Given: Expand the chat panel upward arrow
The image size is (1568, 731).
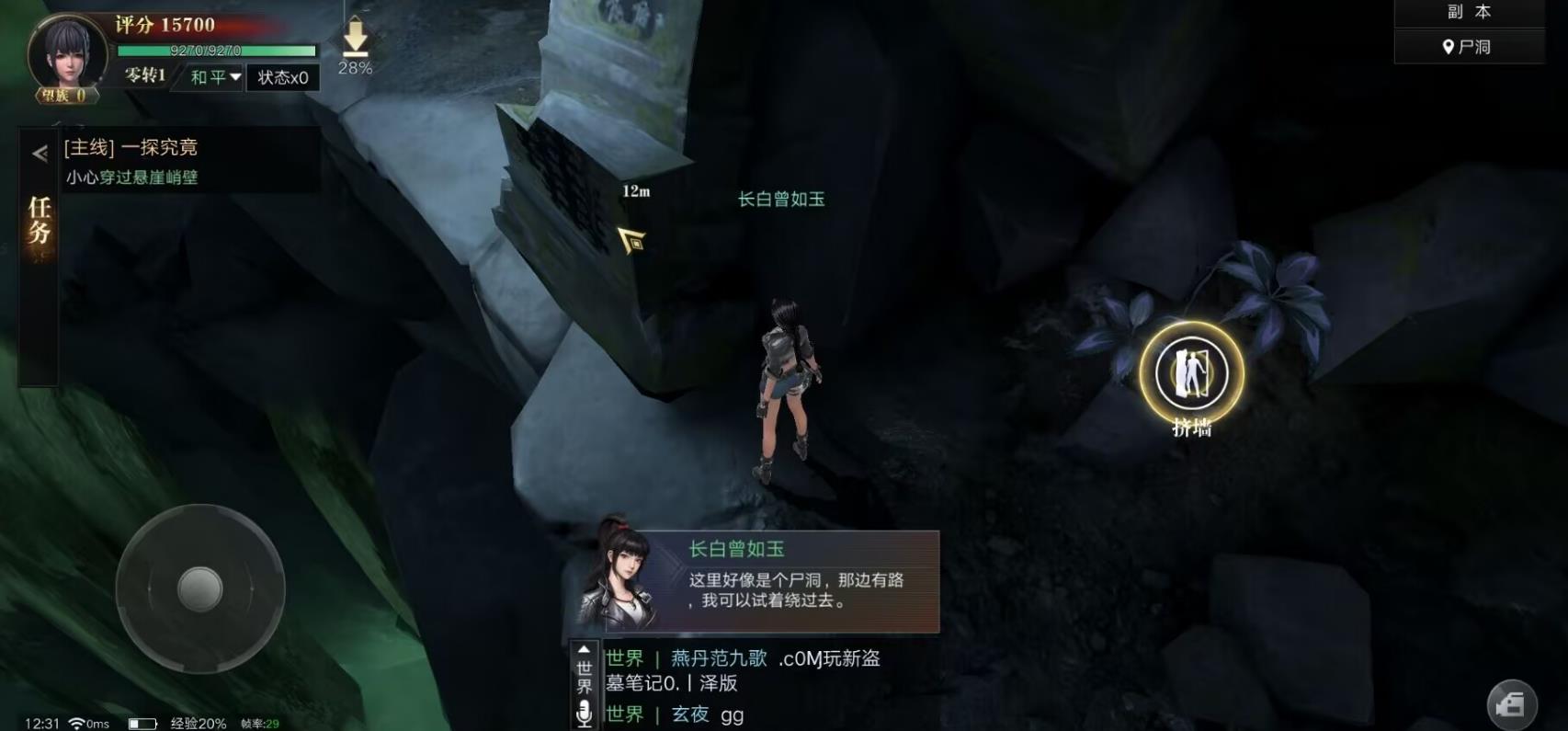Looking at the screenshot, I should [x=582, y=650].
